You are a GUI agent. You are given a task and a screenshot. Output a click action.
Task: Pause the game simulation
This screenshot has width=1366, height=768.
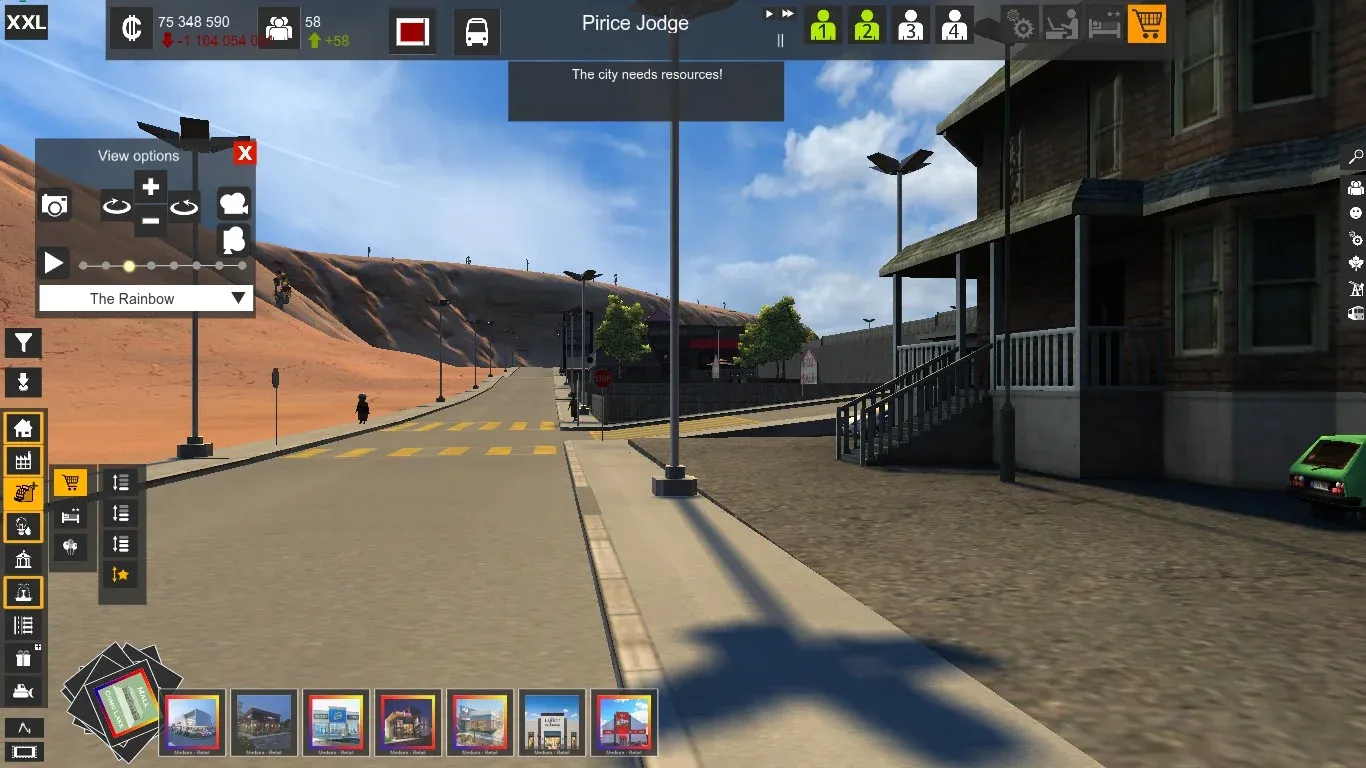pyautogui.click(x=781, y=41)
